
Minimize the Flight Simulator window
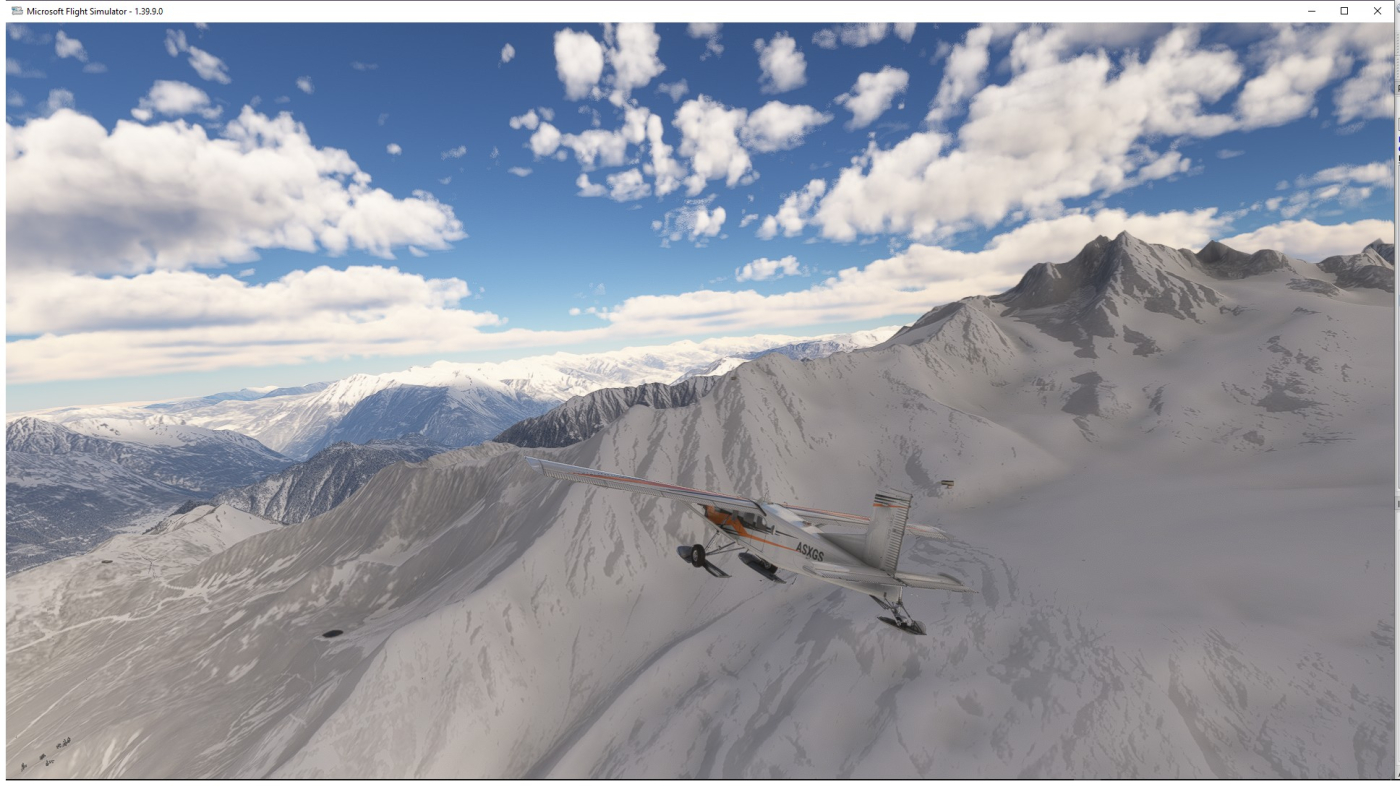(1312, 11)
